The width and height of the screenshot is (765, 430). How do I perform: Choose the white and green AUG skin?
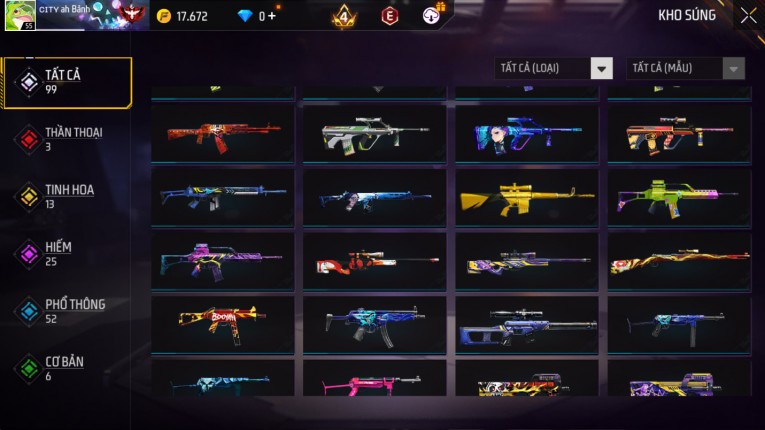pos(374,134)
